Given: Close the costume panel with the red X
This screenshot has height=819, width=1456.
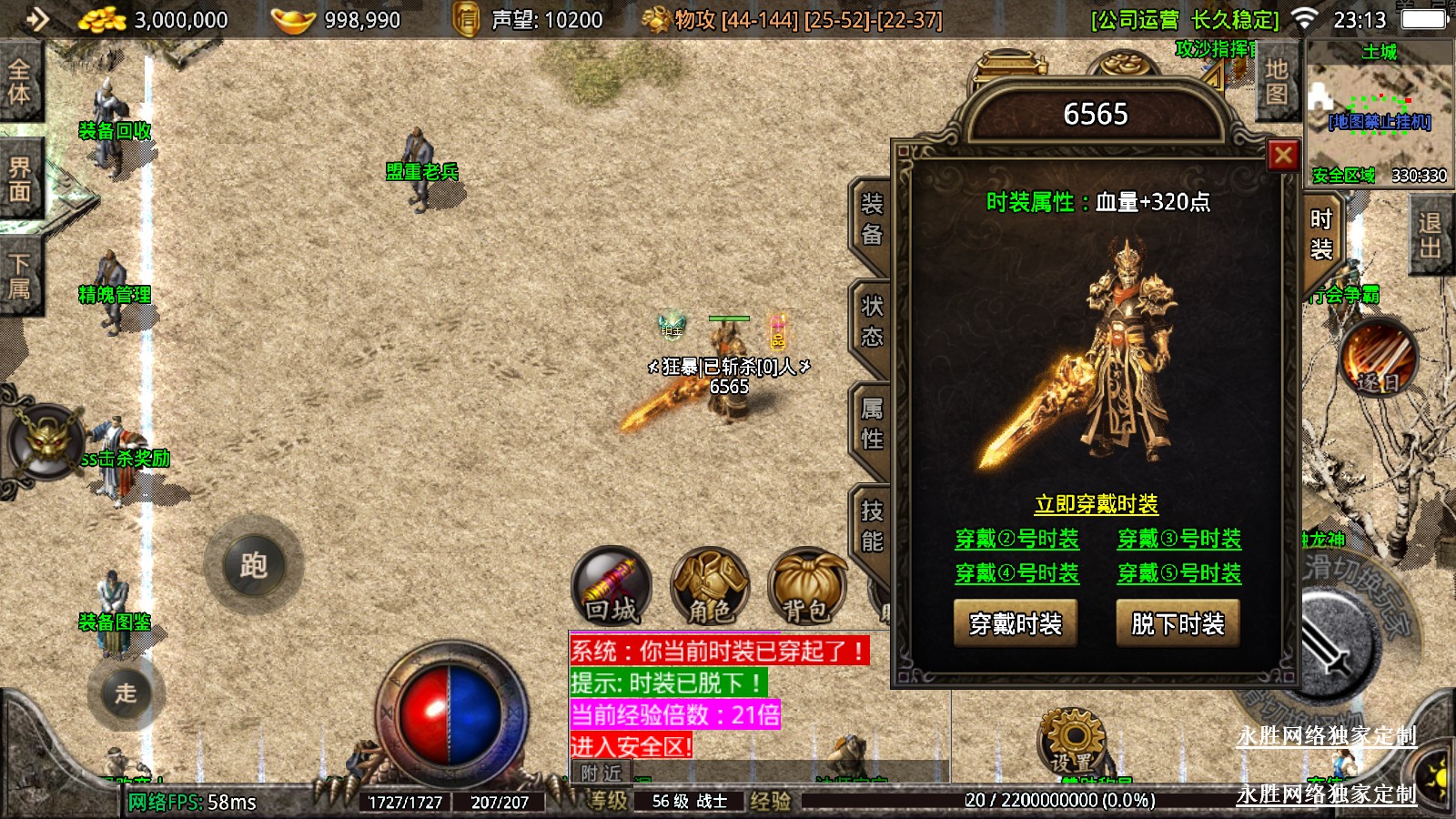Looking at the screenshot, I should coord(1283,157).
